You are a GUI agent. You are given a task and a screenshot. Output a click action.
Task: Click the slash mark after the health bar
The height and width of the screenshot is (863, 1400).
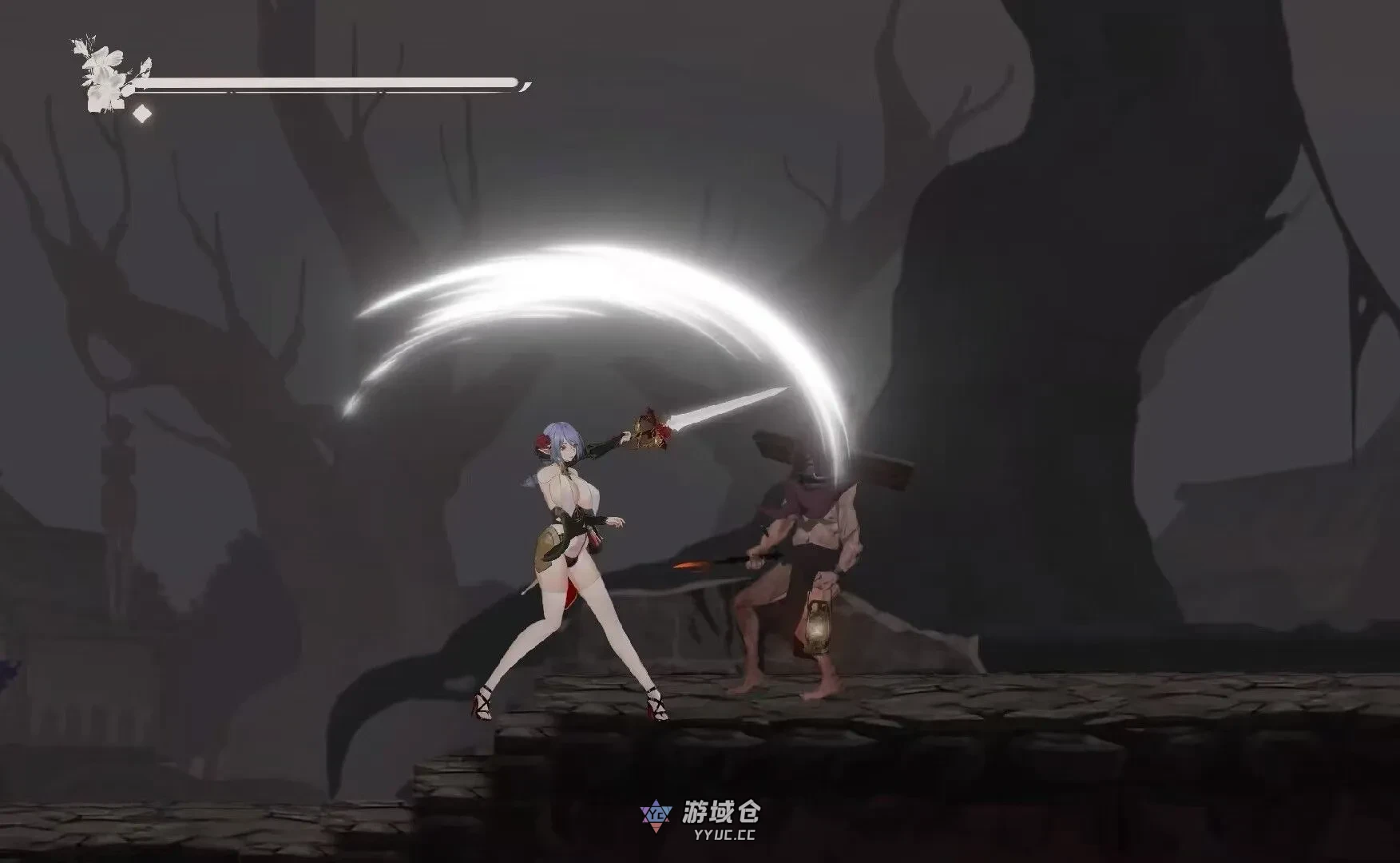(x=523, y=85)
